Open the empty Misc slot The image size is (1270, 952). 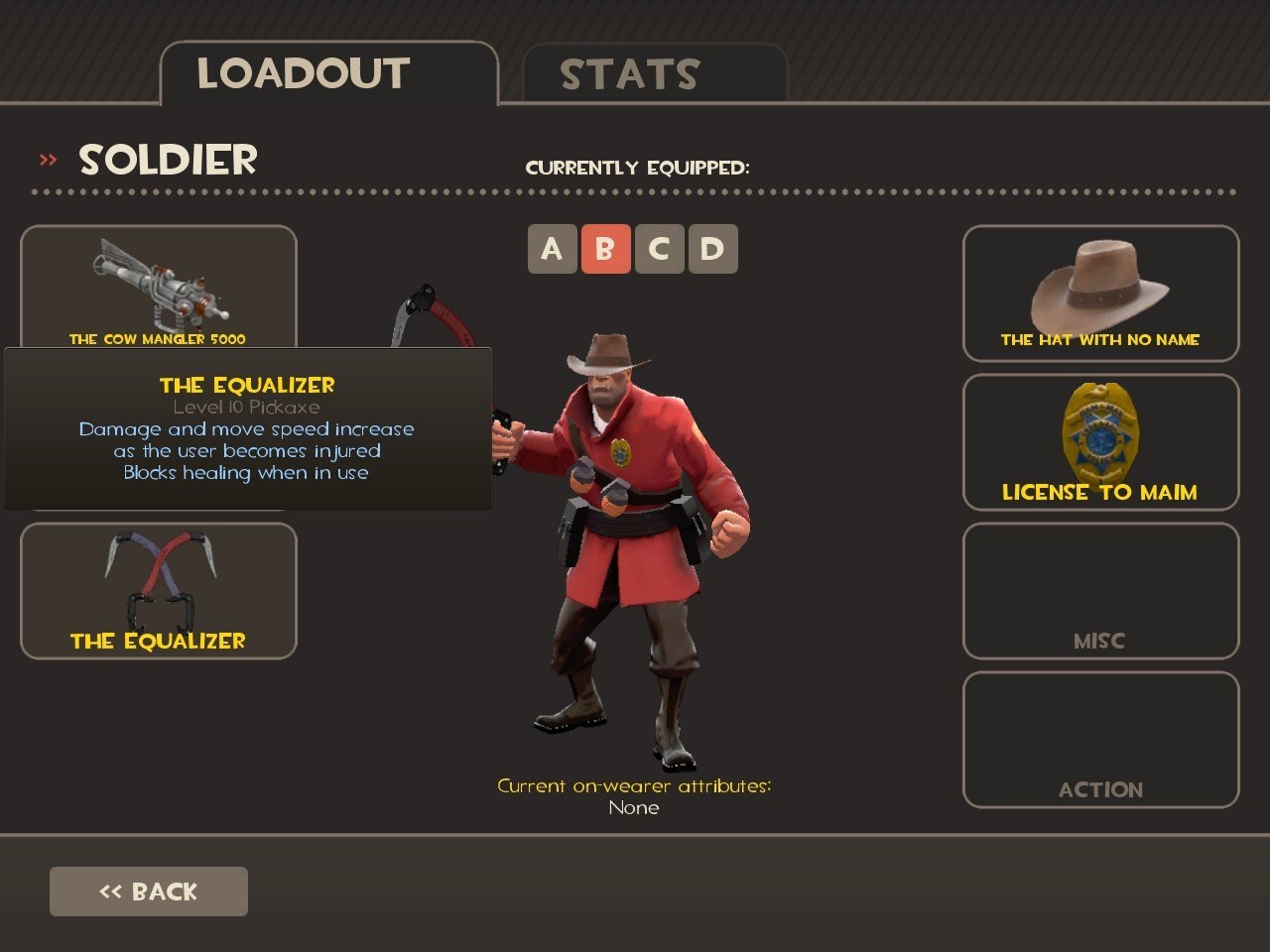pos(1100,591)
